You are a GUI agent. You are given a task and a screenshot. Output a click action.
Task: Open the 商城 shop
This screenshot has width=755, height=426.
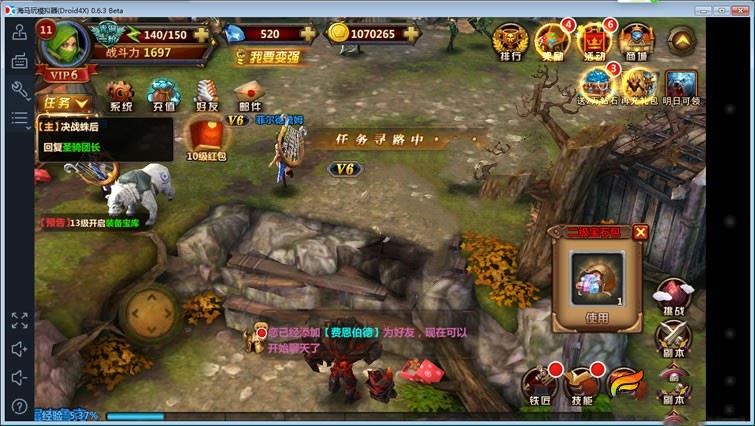[634, 42]
